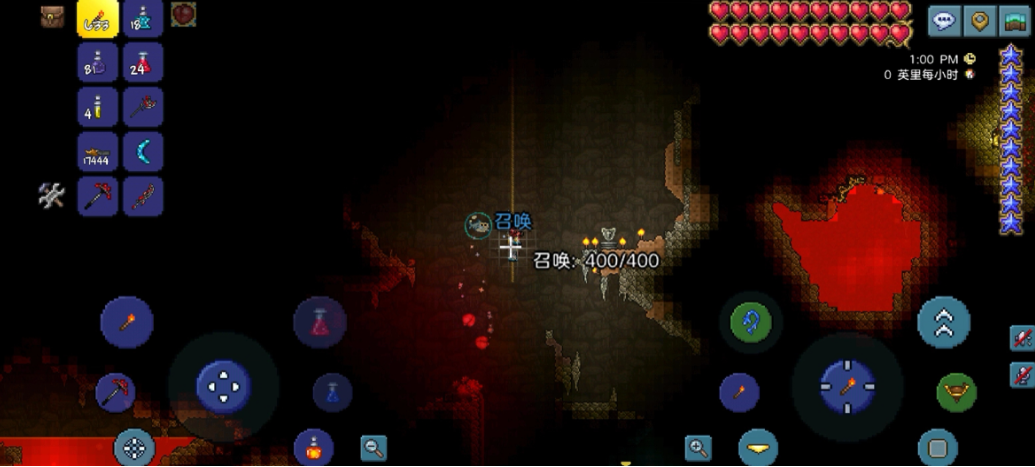Open the housing menu button
Image resolution: width=1035 pixels, height=467 pixels.
(x=1014, y=20)
